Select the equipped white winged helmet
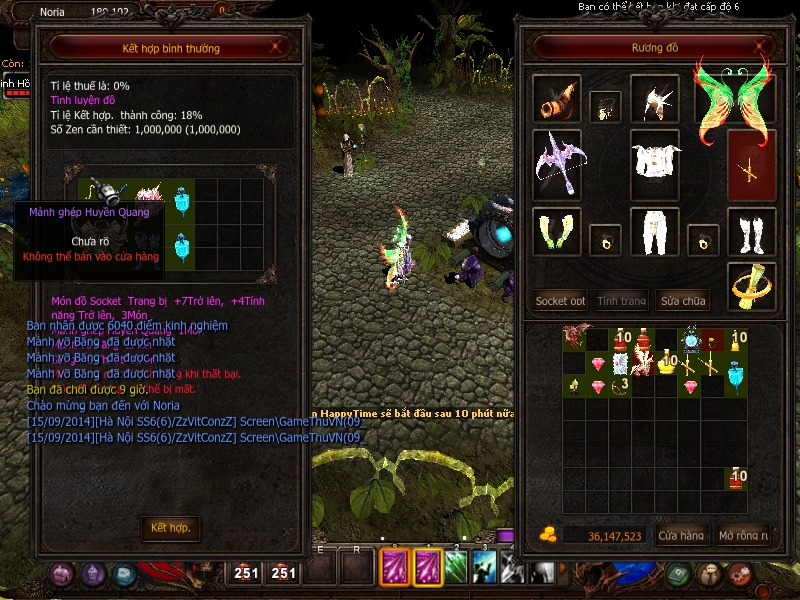Viewport: 800px width, 600px height. coord(655,97)
